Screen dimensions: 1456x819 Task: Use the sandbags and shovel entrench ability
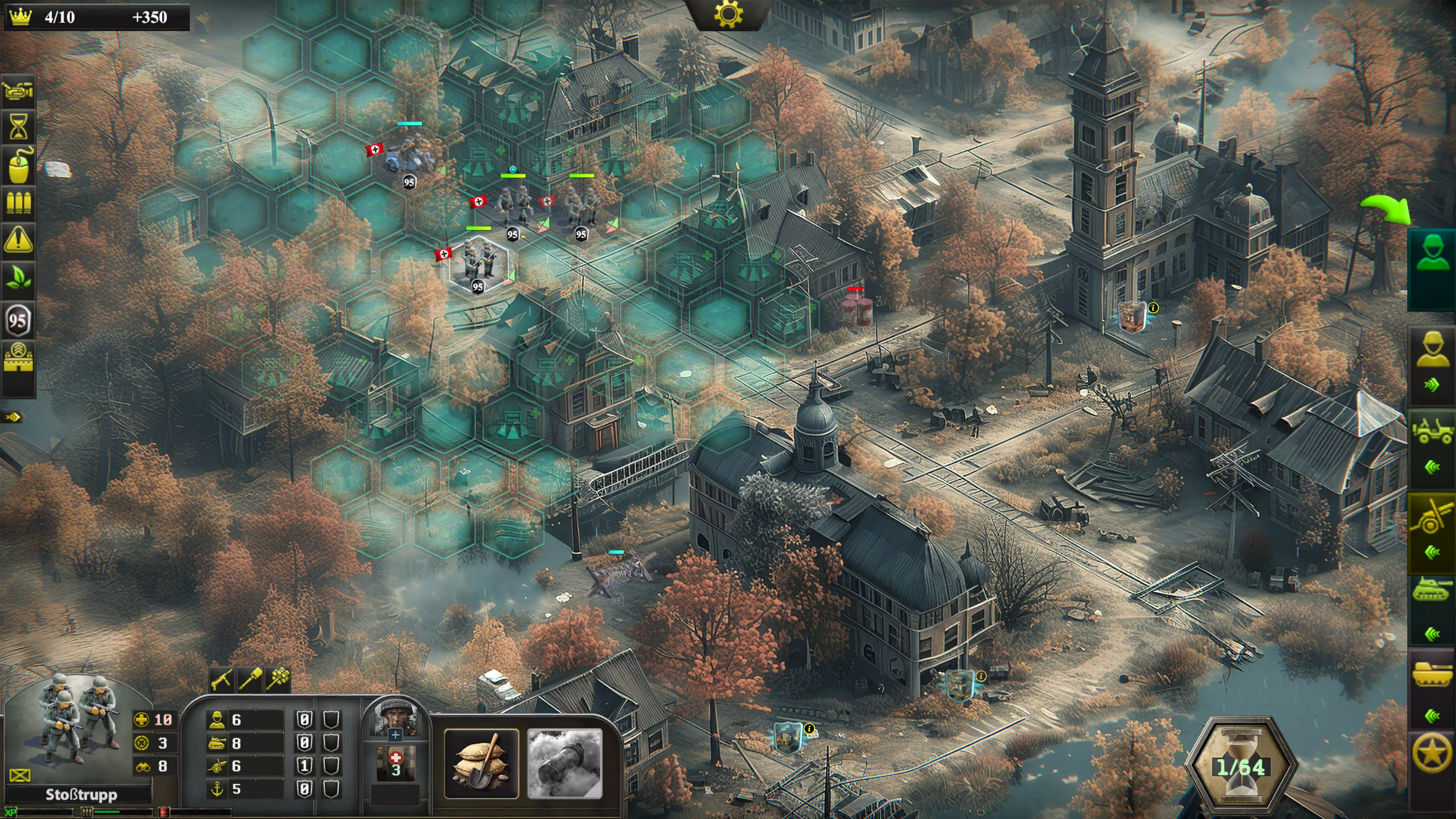click(x=482, y=763)
